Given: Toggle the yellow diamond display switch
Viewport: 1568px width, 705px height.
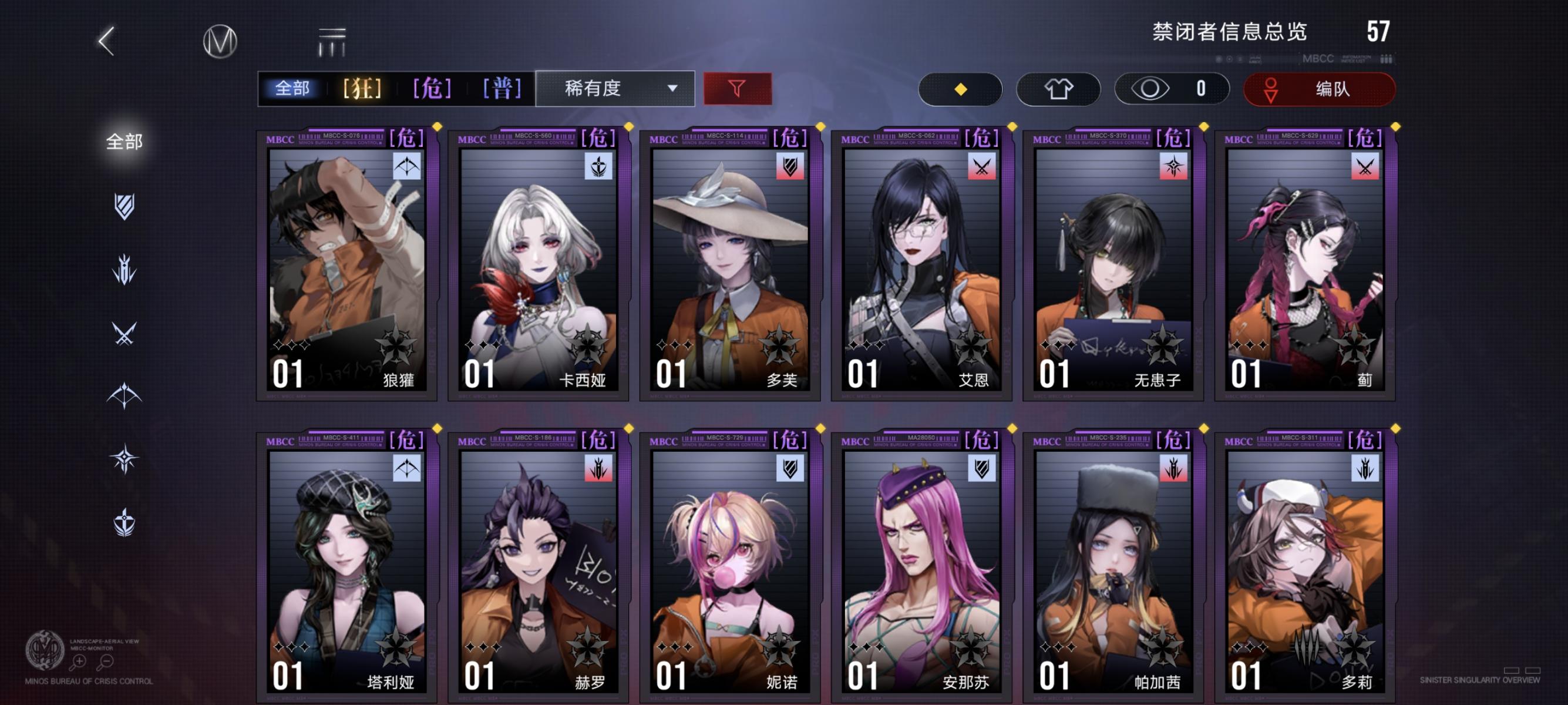Looking at the screenshot, I should (x=961, y=89).
